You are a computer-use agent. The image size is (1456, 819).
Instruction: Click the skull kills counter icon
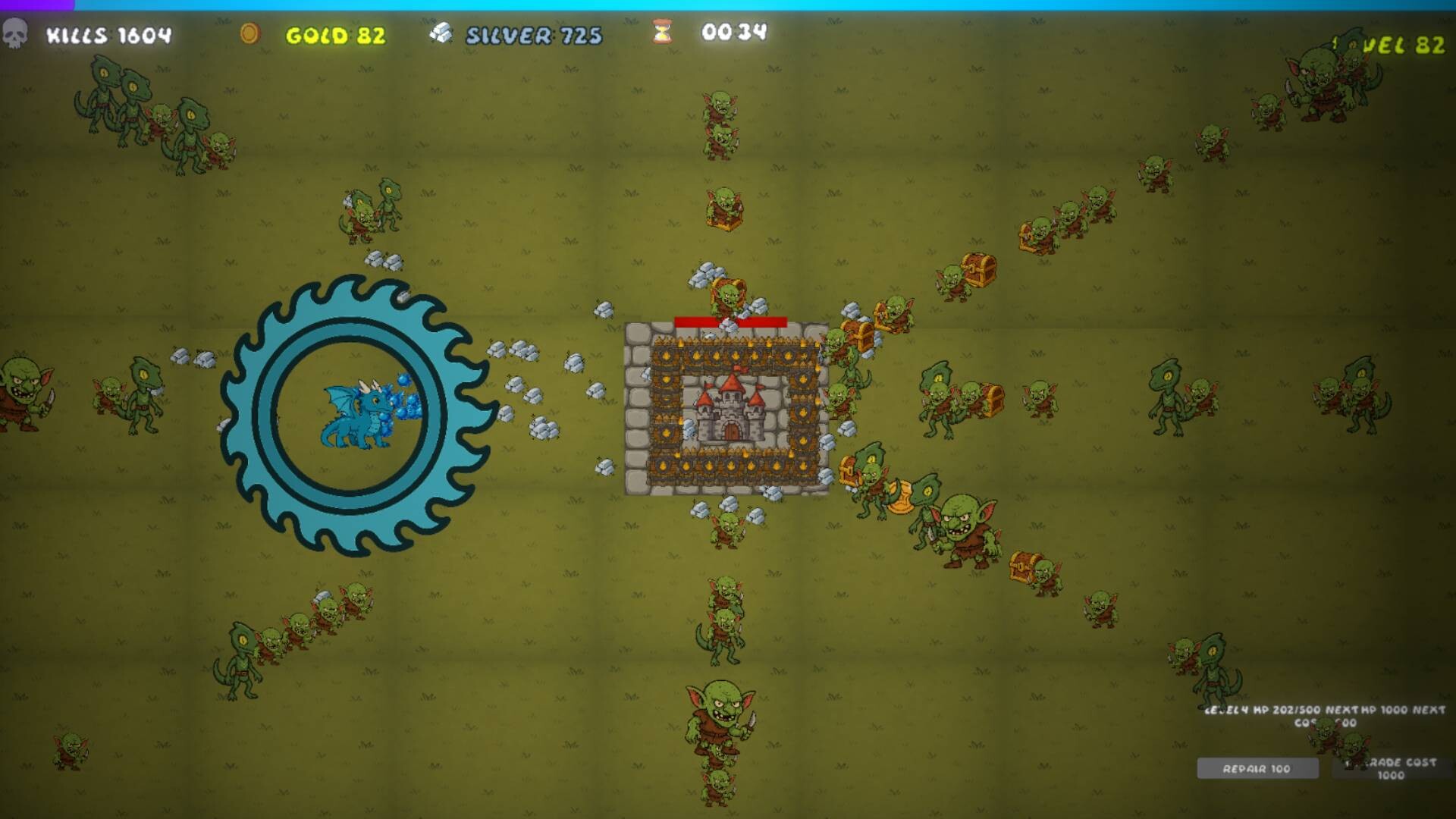pos(17,33)
